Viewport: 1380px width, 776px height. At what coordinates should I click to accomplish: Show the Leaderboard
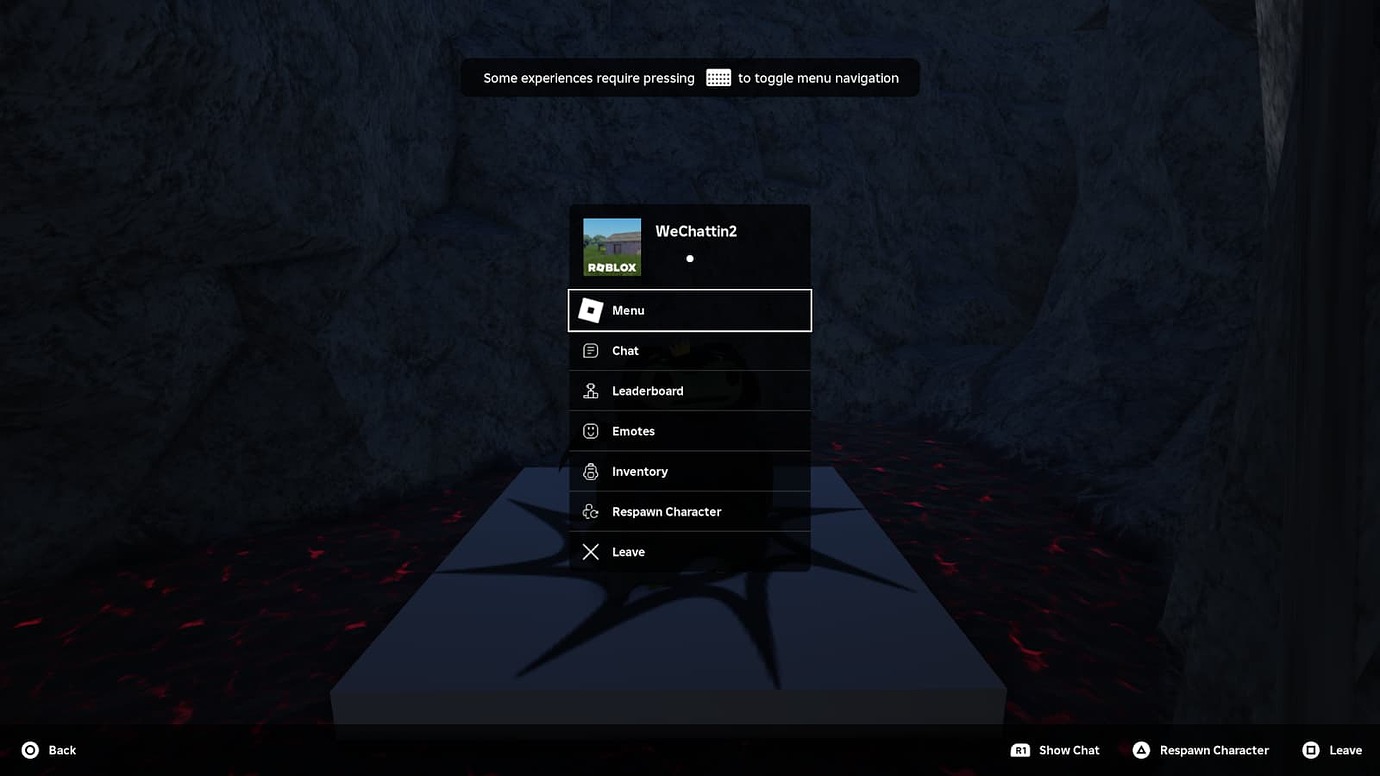click(689, 391)
